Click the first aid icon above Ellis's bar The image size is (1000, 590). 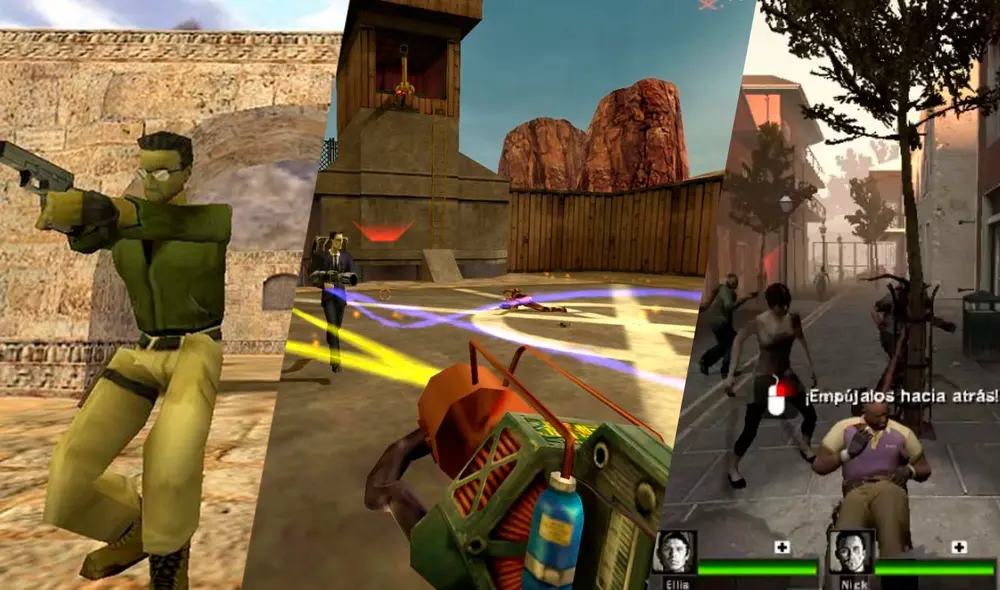pos(783,547)
